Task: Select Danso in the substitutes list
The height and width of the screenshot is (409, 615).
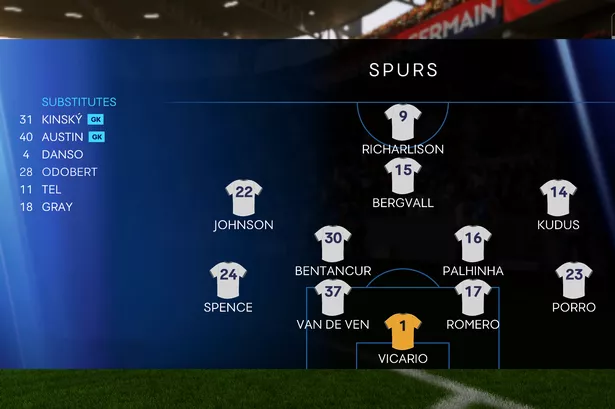Action: [62, 155]
